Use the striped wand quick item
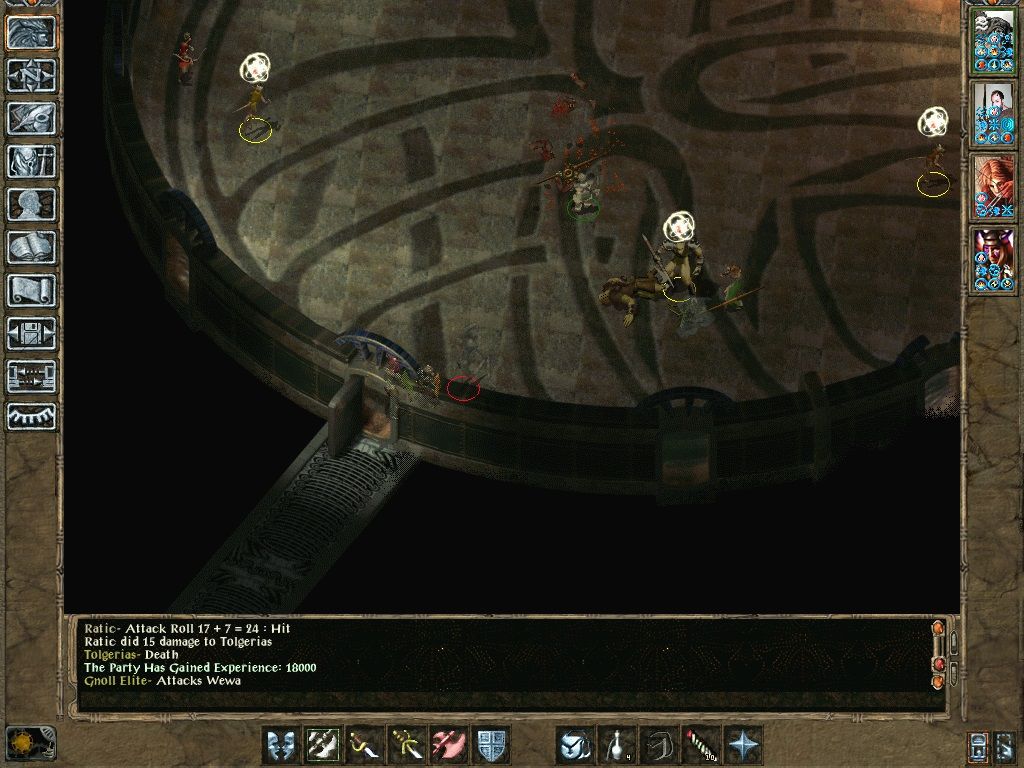The width and height of the screenshot is (1024, 768). click(x=701, y=745)
